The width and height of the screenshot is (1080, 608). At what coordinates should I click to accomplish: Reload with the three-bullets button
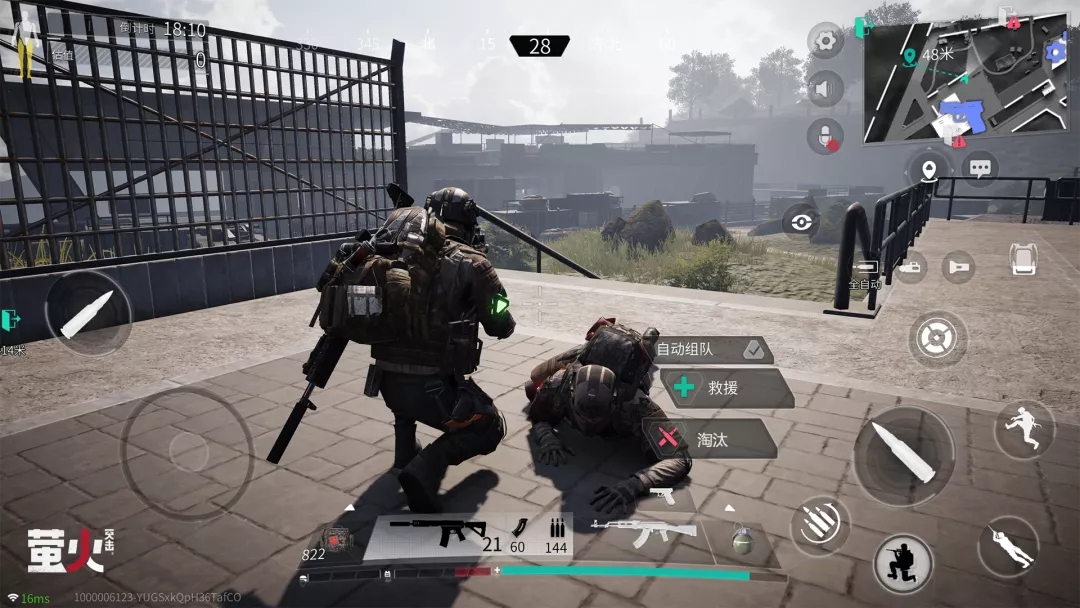point(820,526)
